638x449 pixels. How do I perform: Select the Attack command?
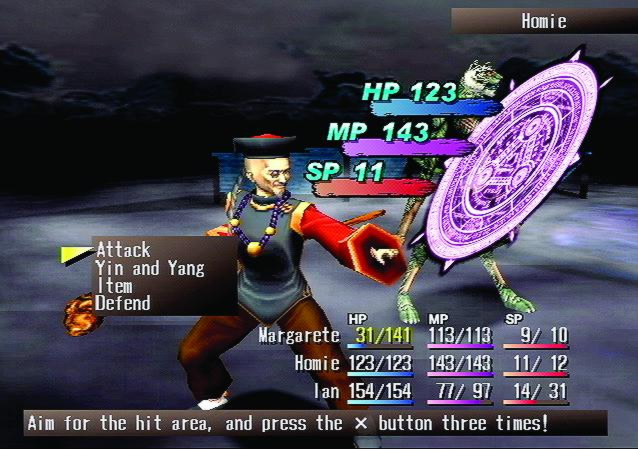point(123,250)
